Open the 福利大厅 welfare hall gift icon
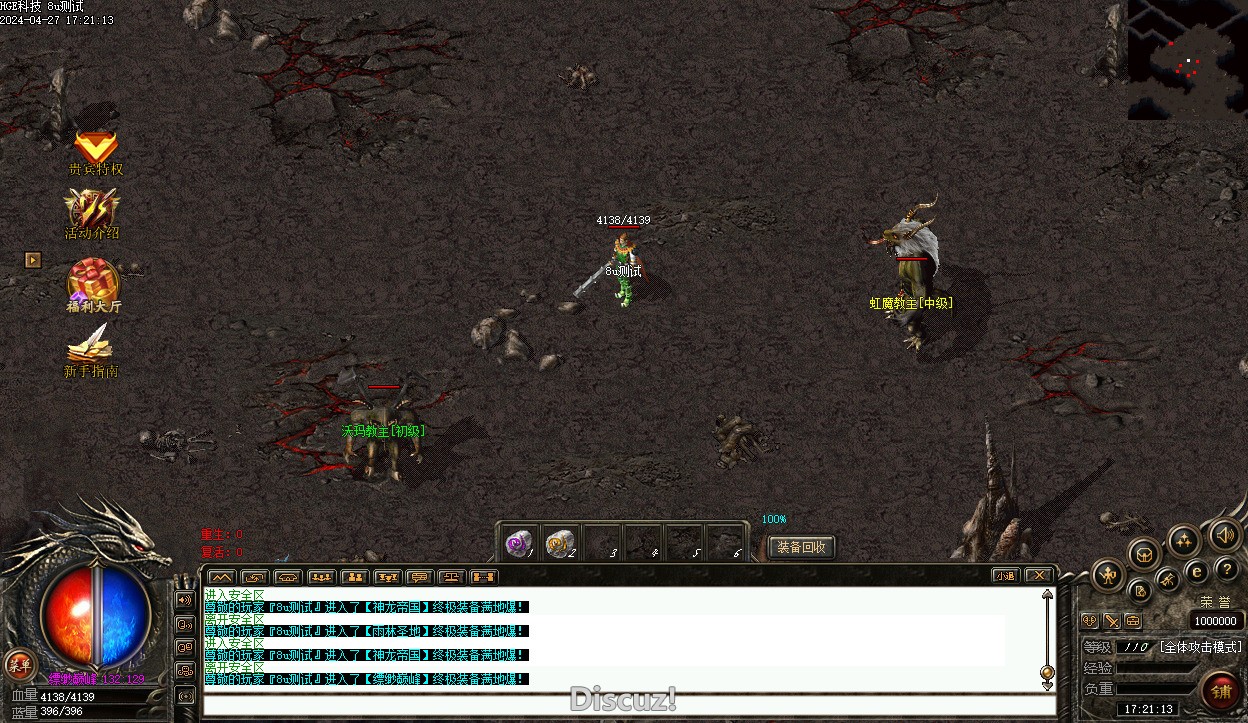The image size is (1248, 723). [93, 284]
